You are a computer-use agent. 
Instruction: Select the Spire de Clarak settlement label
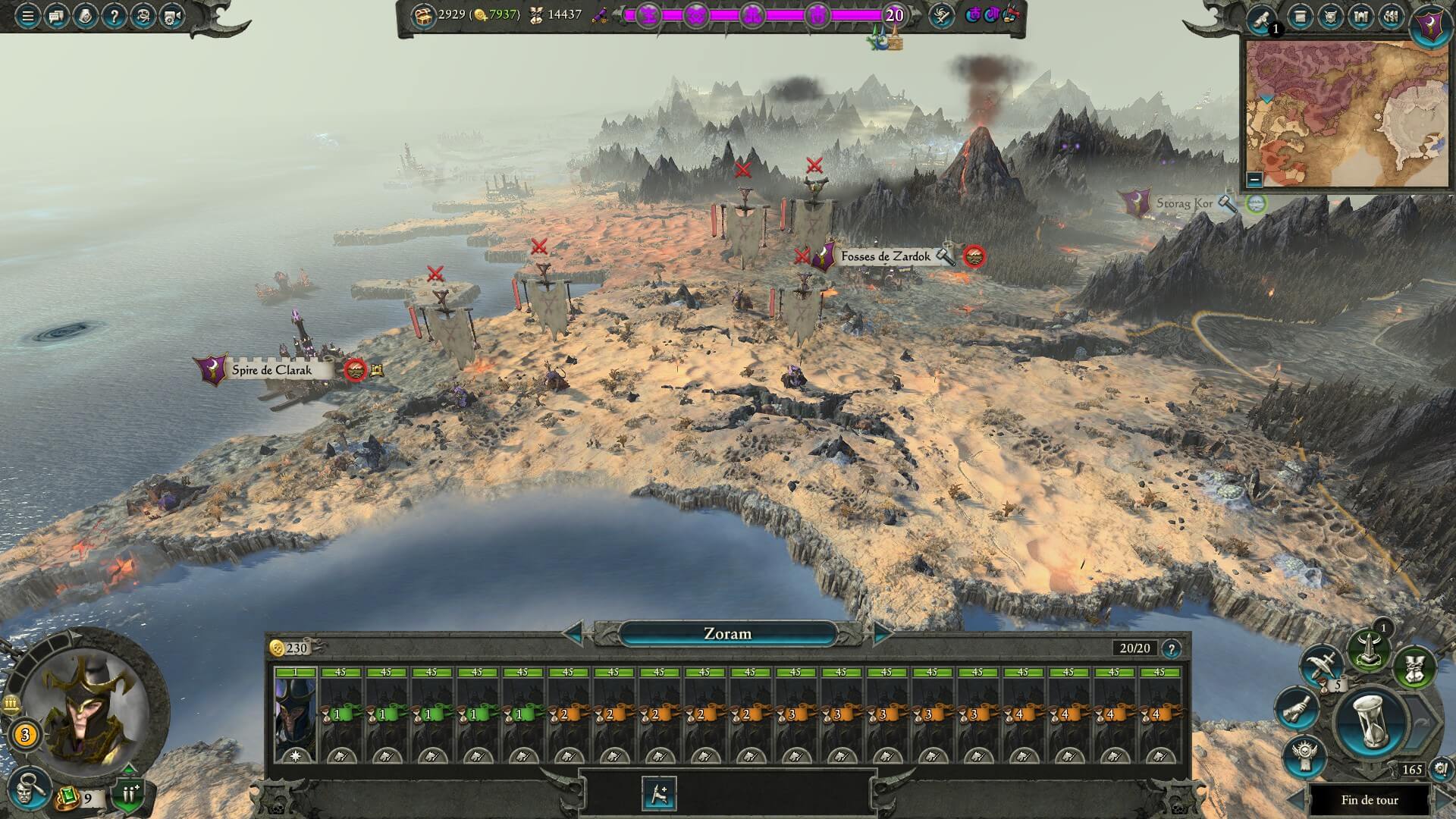(x=271, y=370)
